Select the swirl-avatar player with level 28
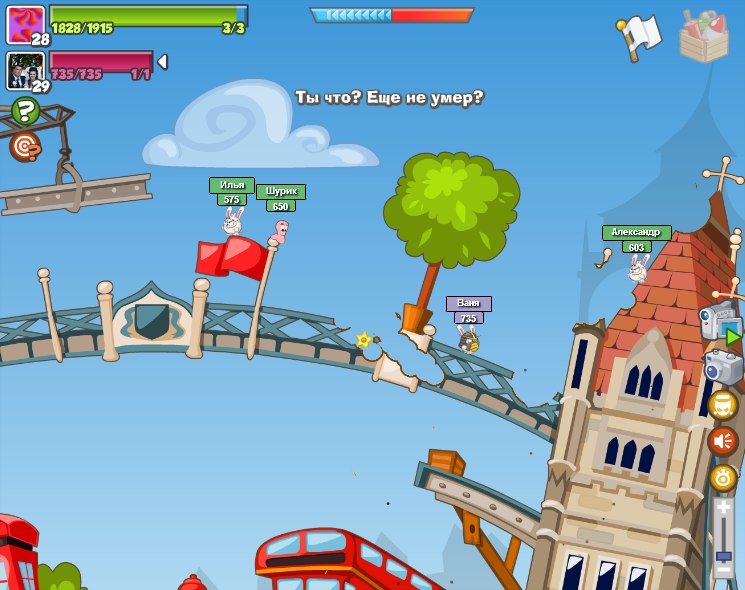This screenshot has width=745, height=590. click(25, 24)
